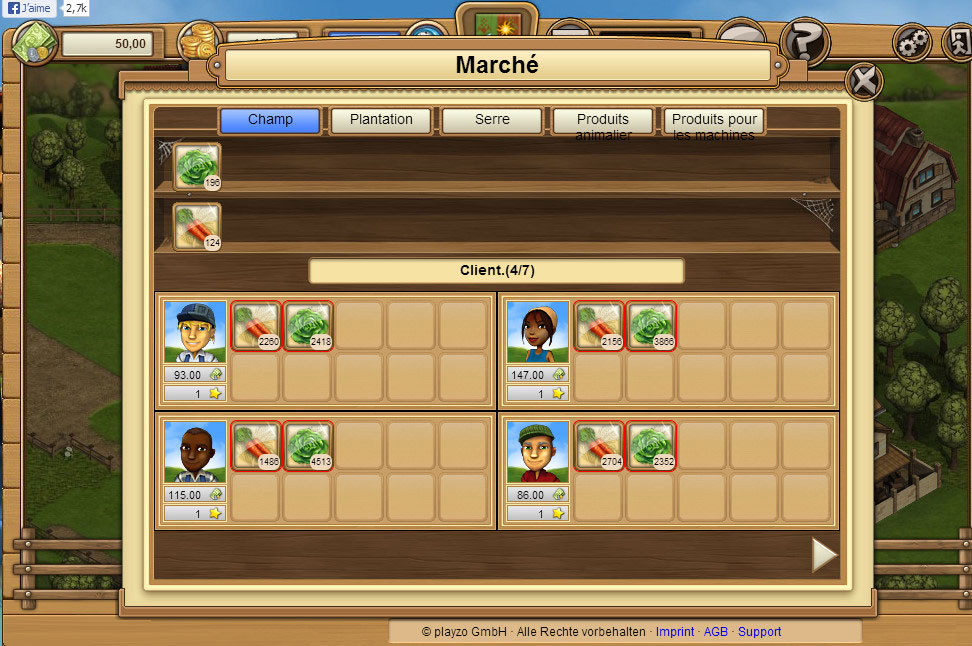Screen dimensions: 972x646
Task: Choose the client with the orange headscarf
Action: tap(538, 331)
